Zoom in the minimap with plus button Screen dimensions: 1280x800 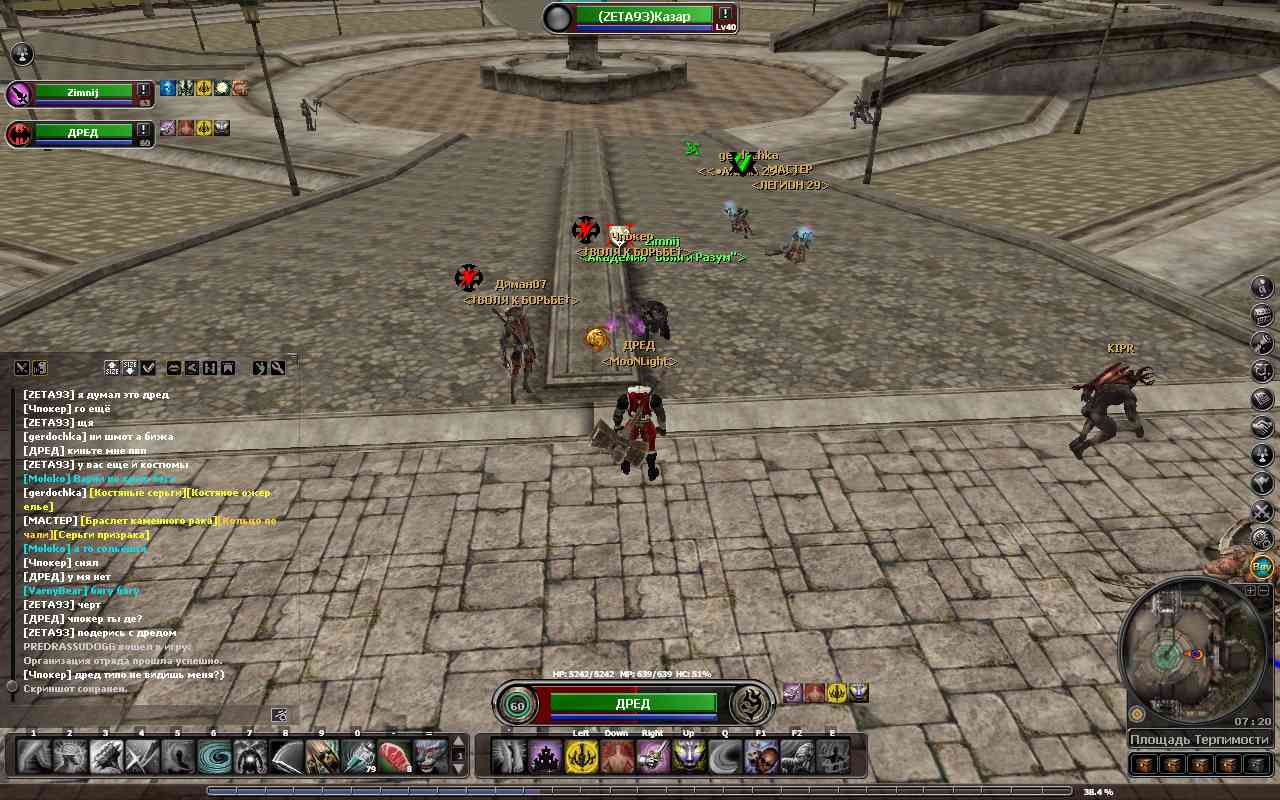[1250, 591]
